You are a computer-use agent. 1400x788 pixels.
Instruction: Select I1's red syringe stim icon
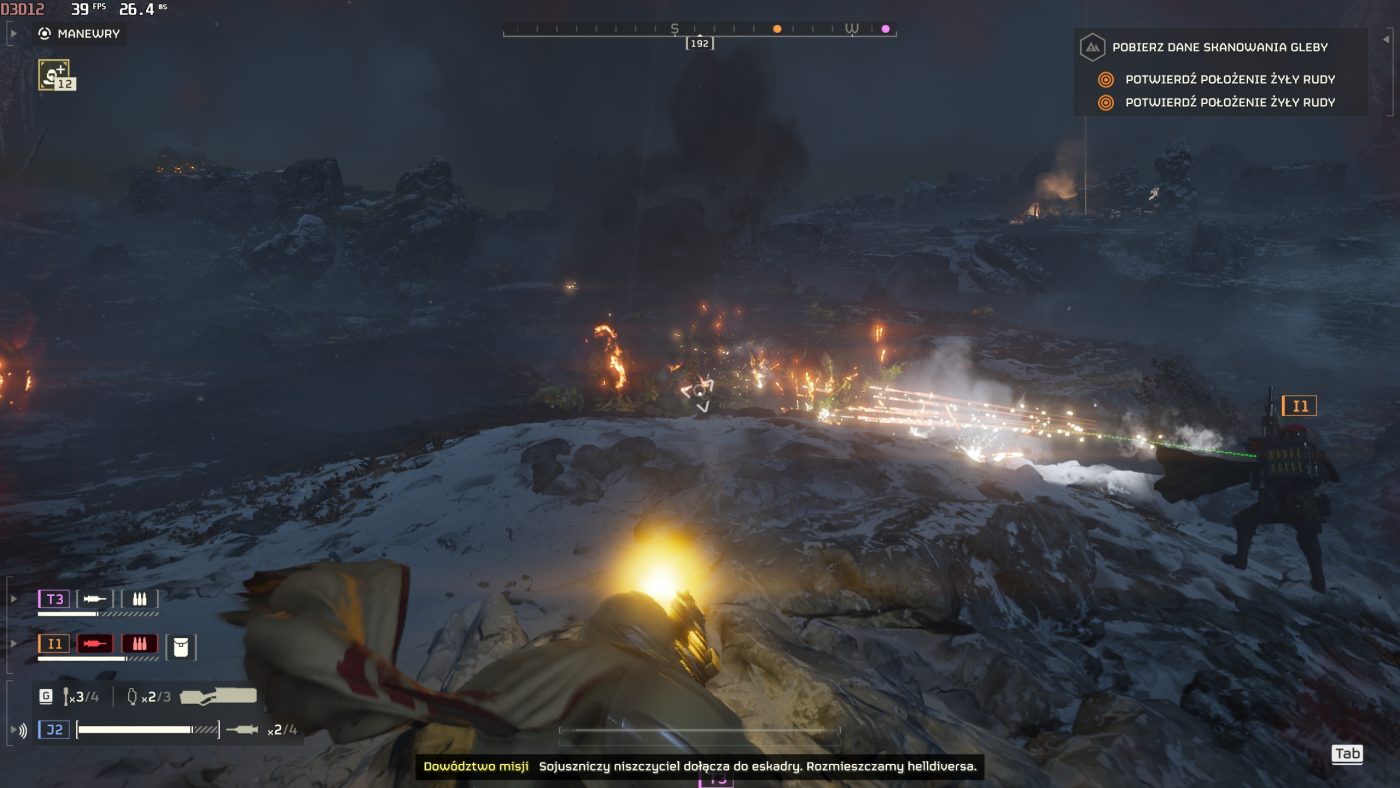(x=95, y=644)
